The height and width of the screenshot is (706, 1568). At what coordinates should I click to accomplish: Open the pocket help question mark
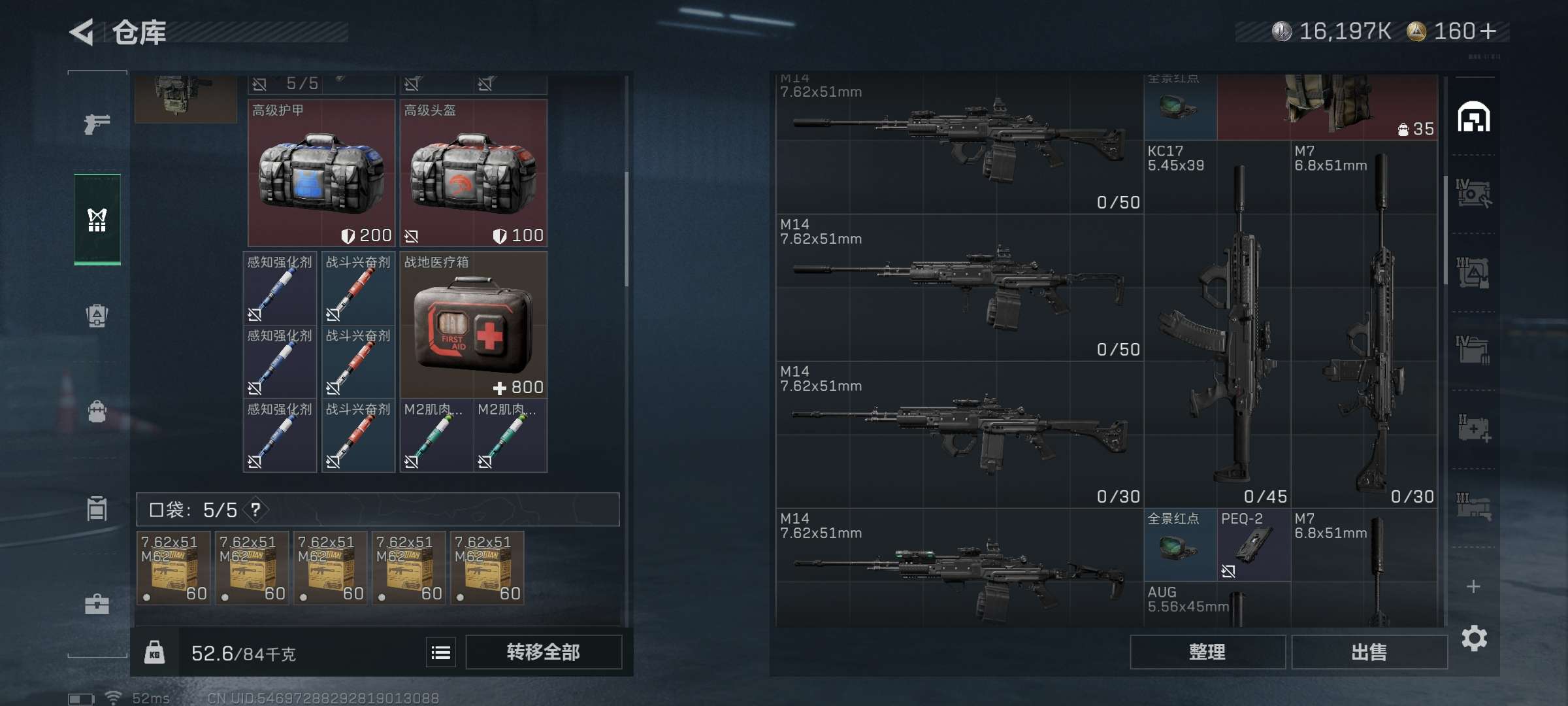pos(256,509)
